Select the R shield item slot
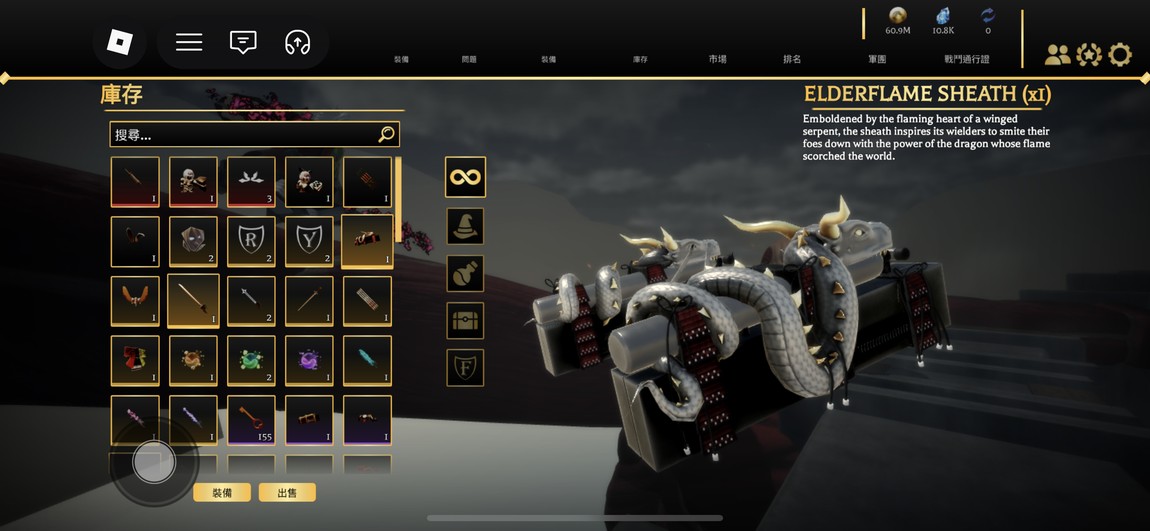 (x=251, y=241)
